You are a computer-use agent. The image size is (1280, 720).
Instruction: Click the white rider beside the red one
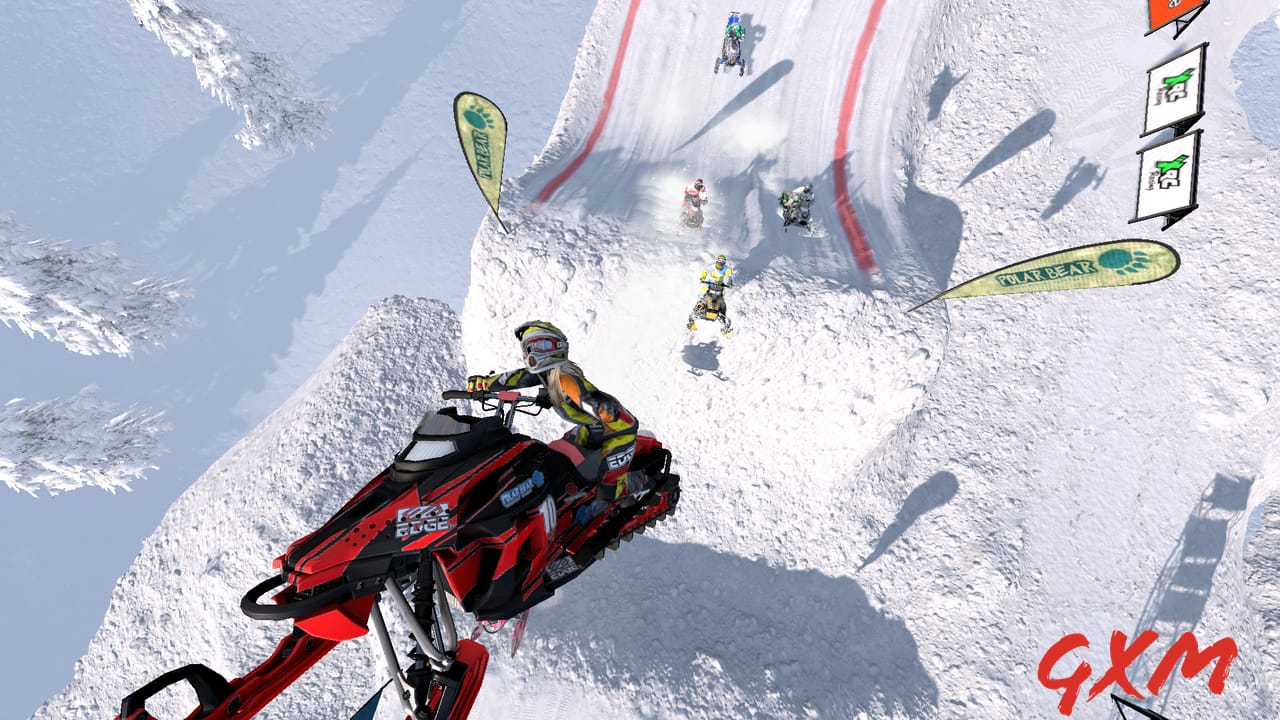coord(795,207)
